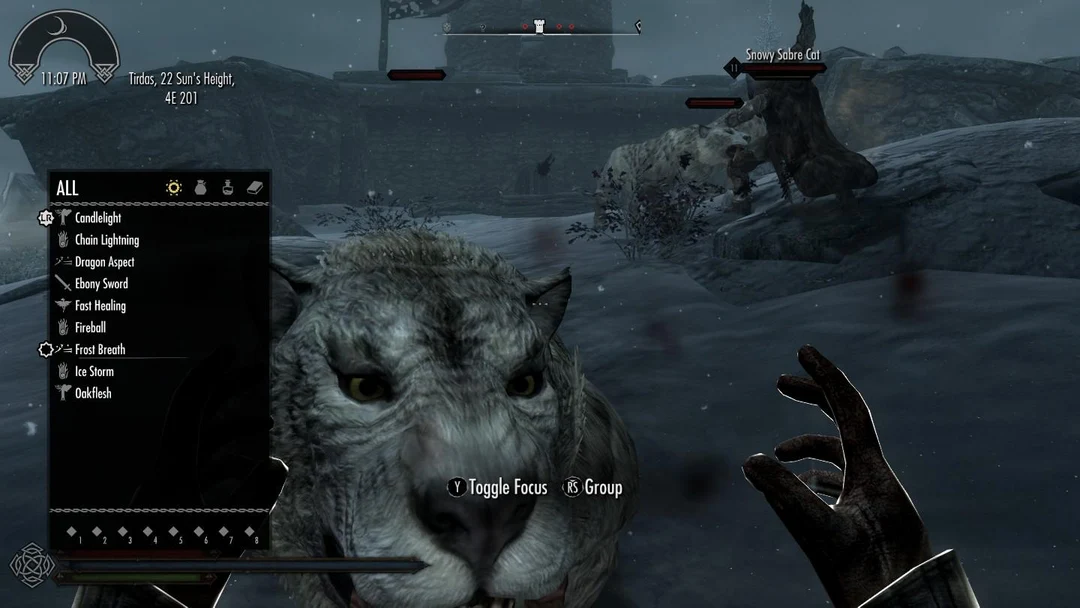
Task: Filter favorites by the book icon
Action: (x=254, y=188)
